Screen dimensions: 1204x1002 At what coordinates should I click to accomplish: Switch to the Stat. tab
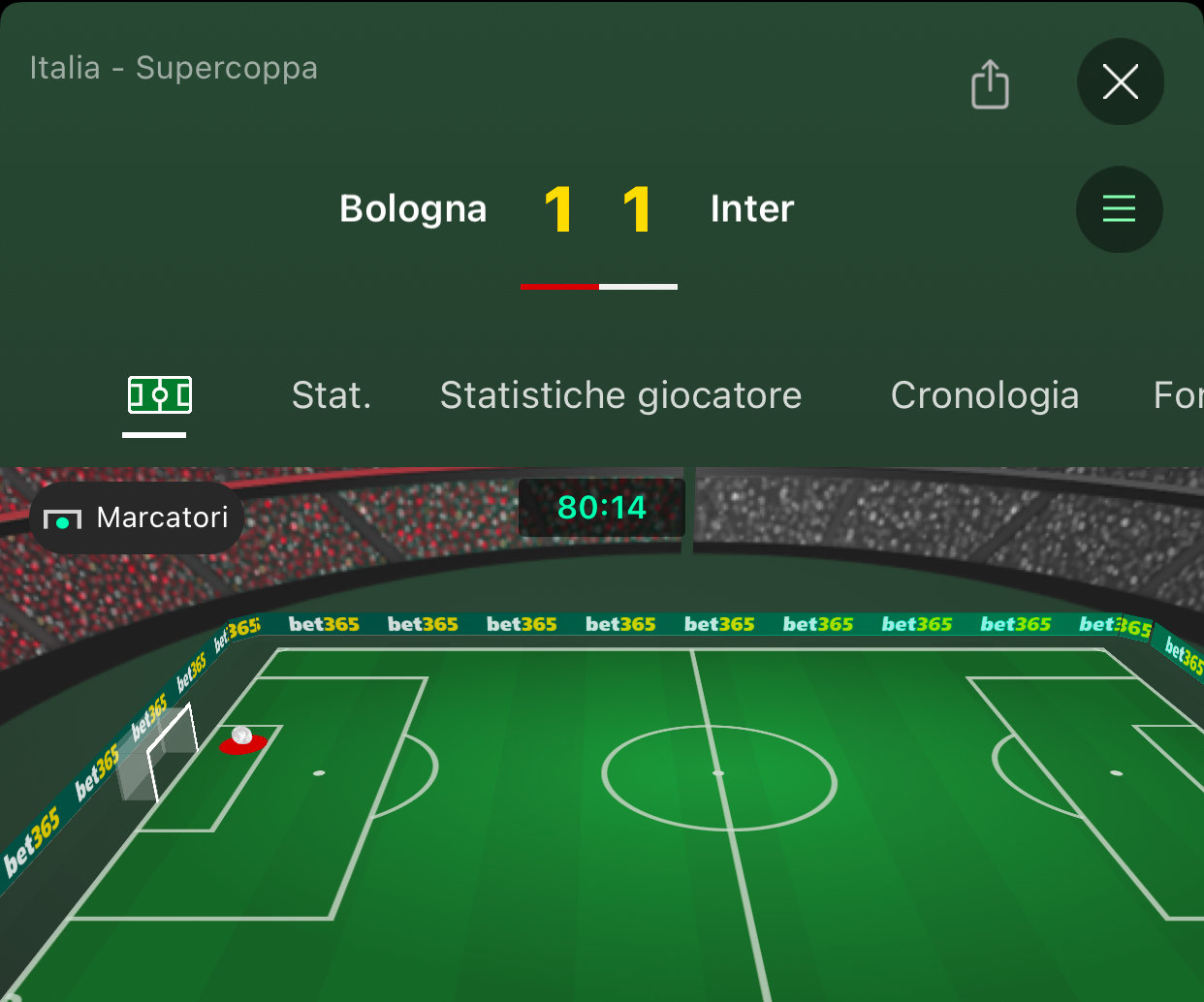tap(332, 395)
